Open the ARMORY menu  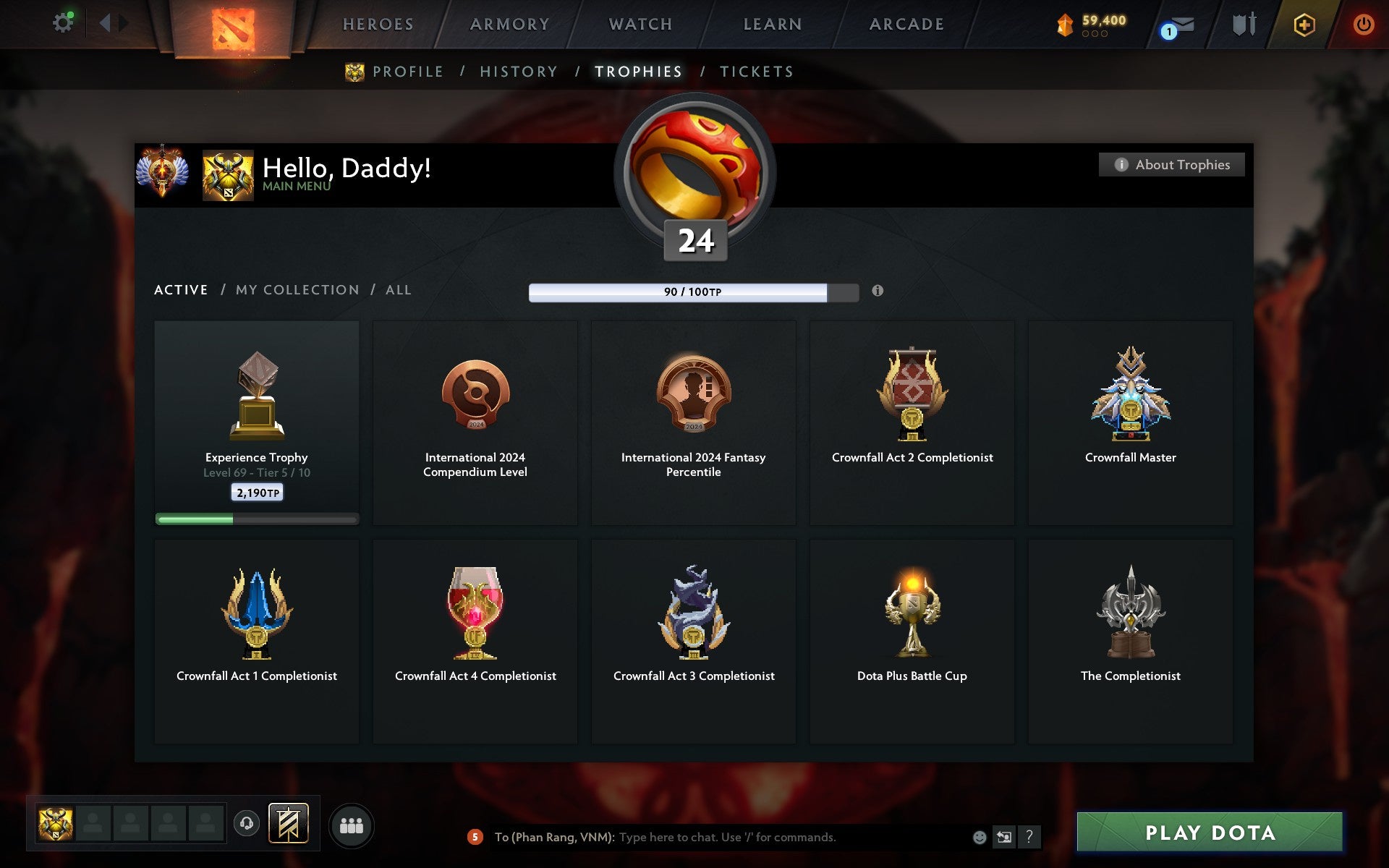pos(510,22)
